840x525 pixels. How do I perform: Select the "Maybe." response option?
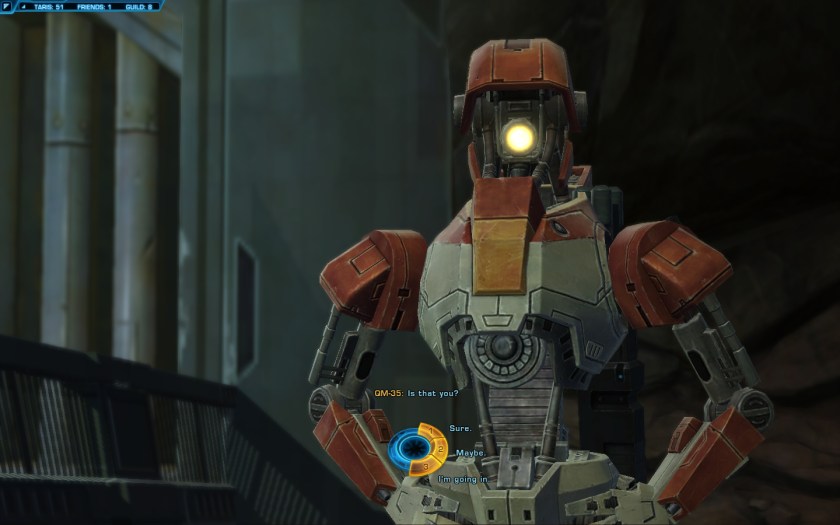(471, 453)
